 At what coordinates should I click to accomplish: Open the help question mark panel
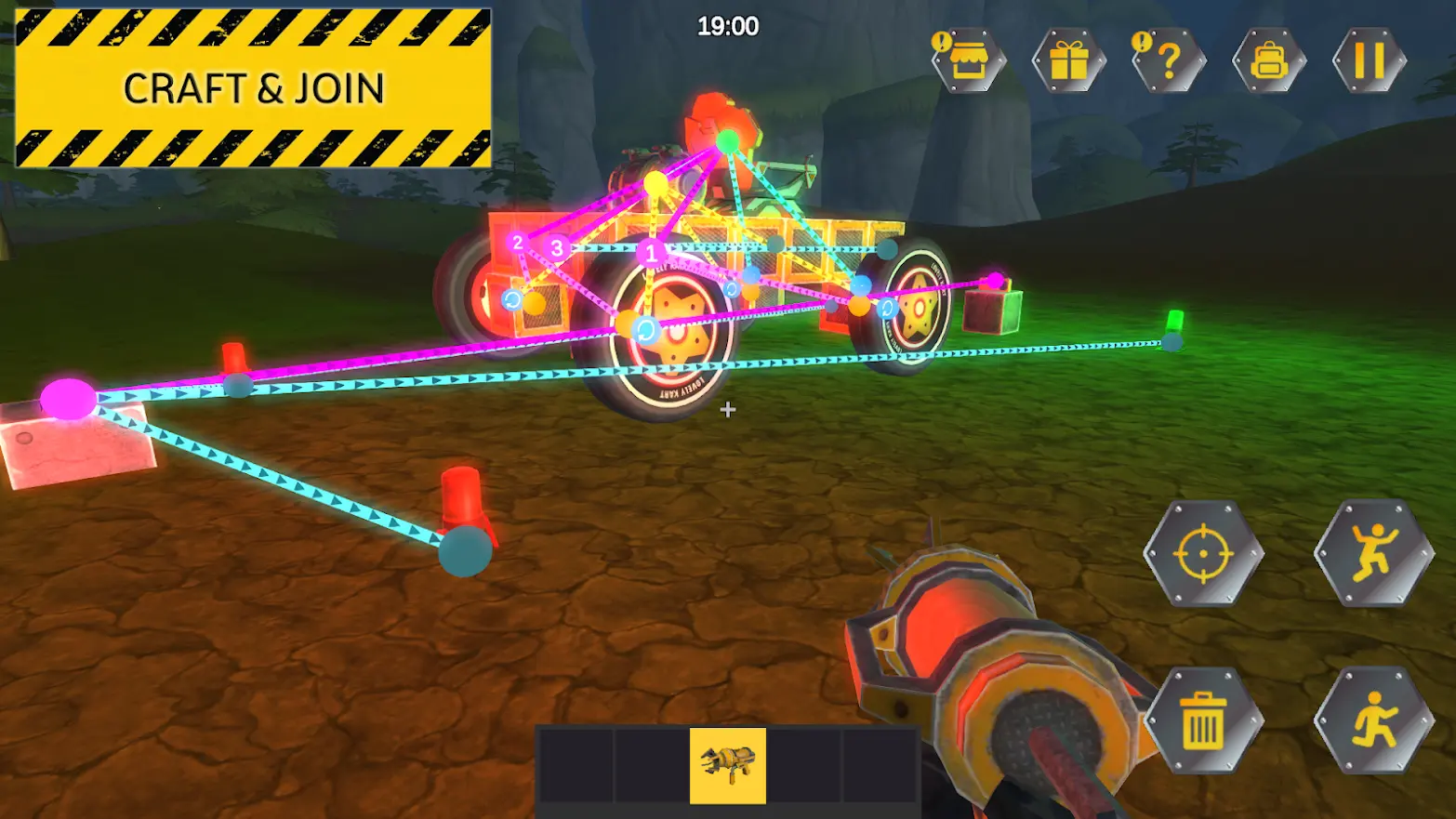click(x=1169, y=62)
